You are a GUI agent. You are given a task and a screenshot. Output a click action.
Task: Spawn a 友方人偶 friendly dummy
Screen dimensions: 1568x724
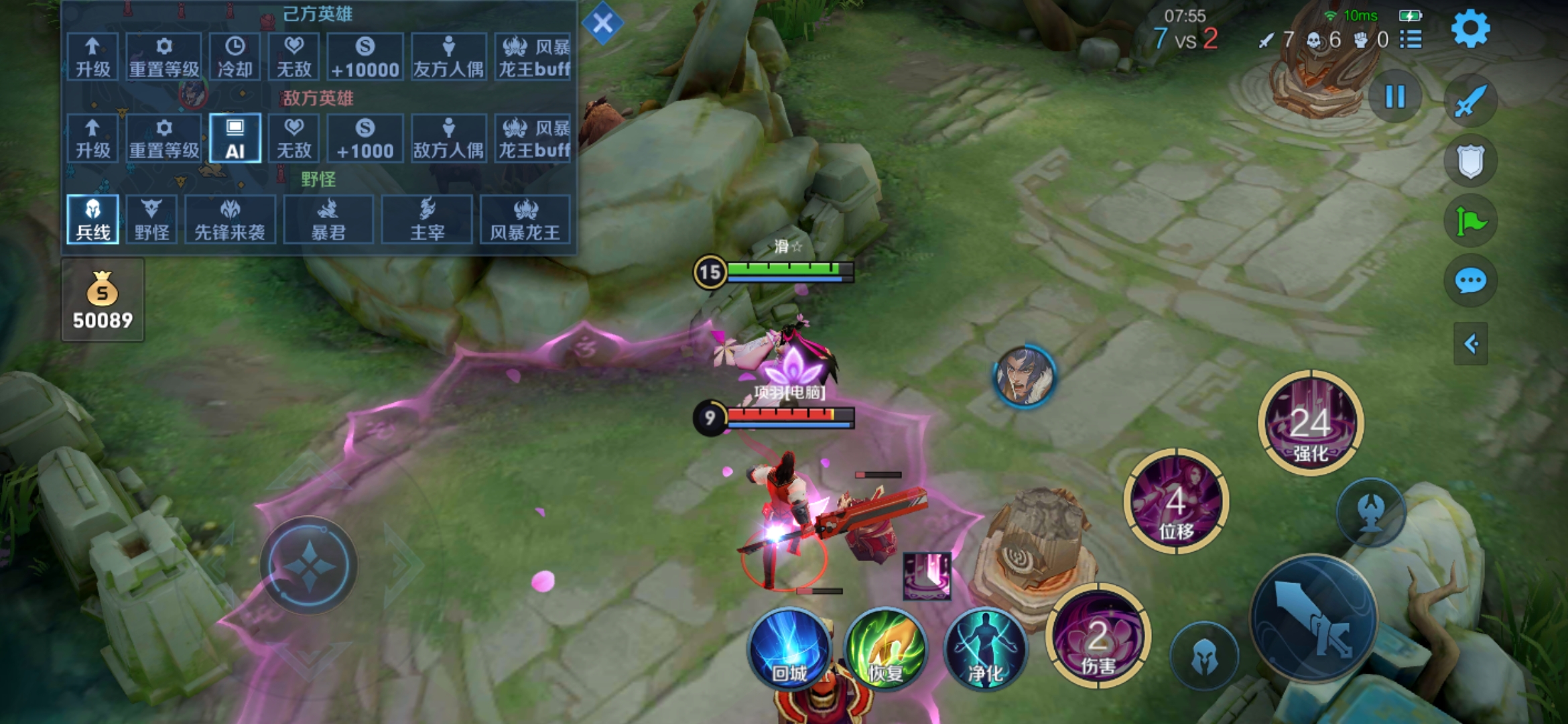pos(448,57)
